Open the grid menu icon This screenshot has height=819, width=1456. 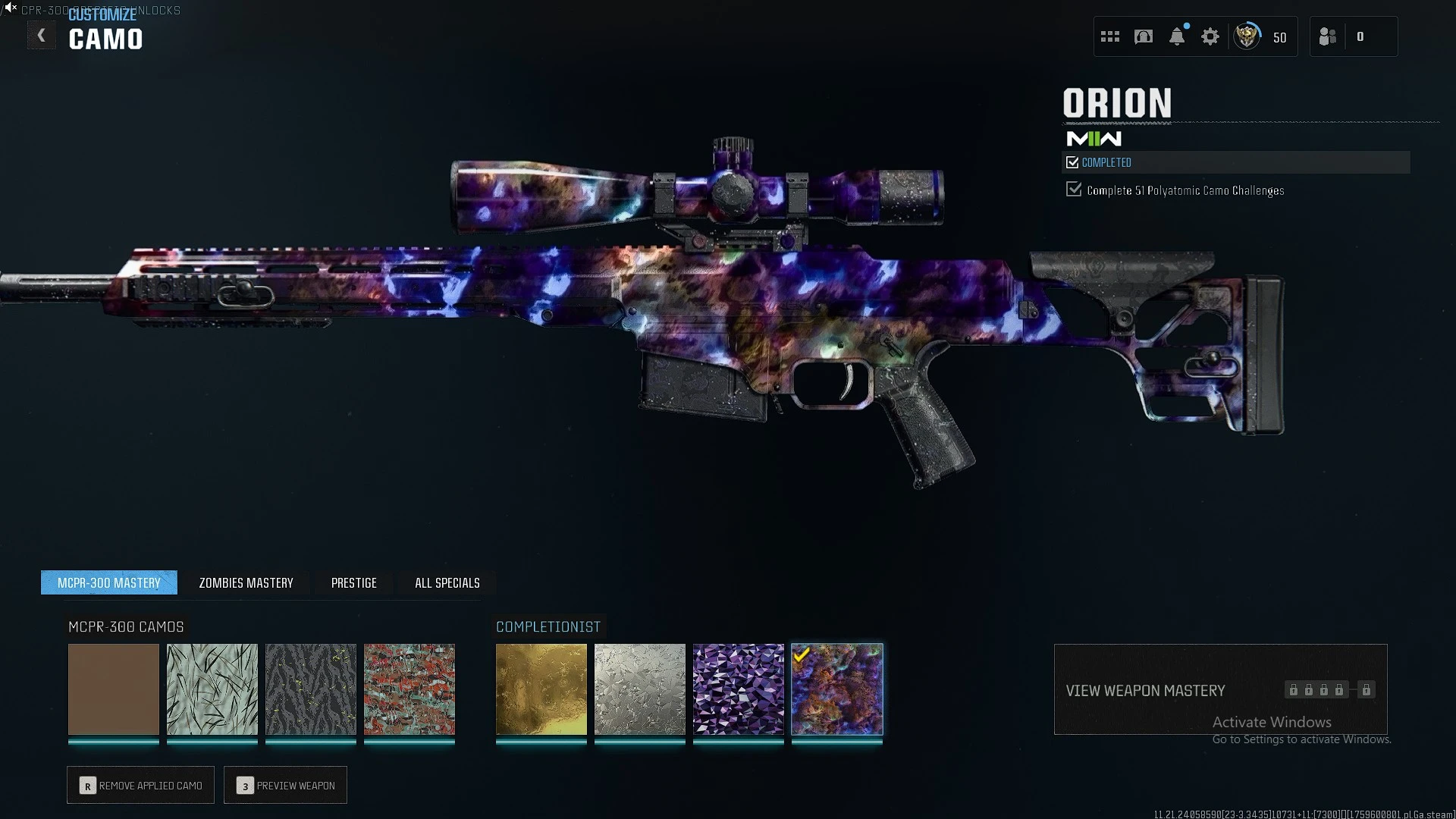1110,36
